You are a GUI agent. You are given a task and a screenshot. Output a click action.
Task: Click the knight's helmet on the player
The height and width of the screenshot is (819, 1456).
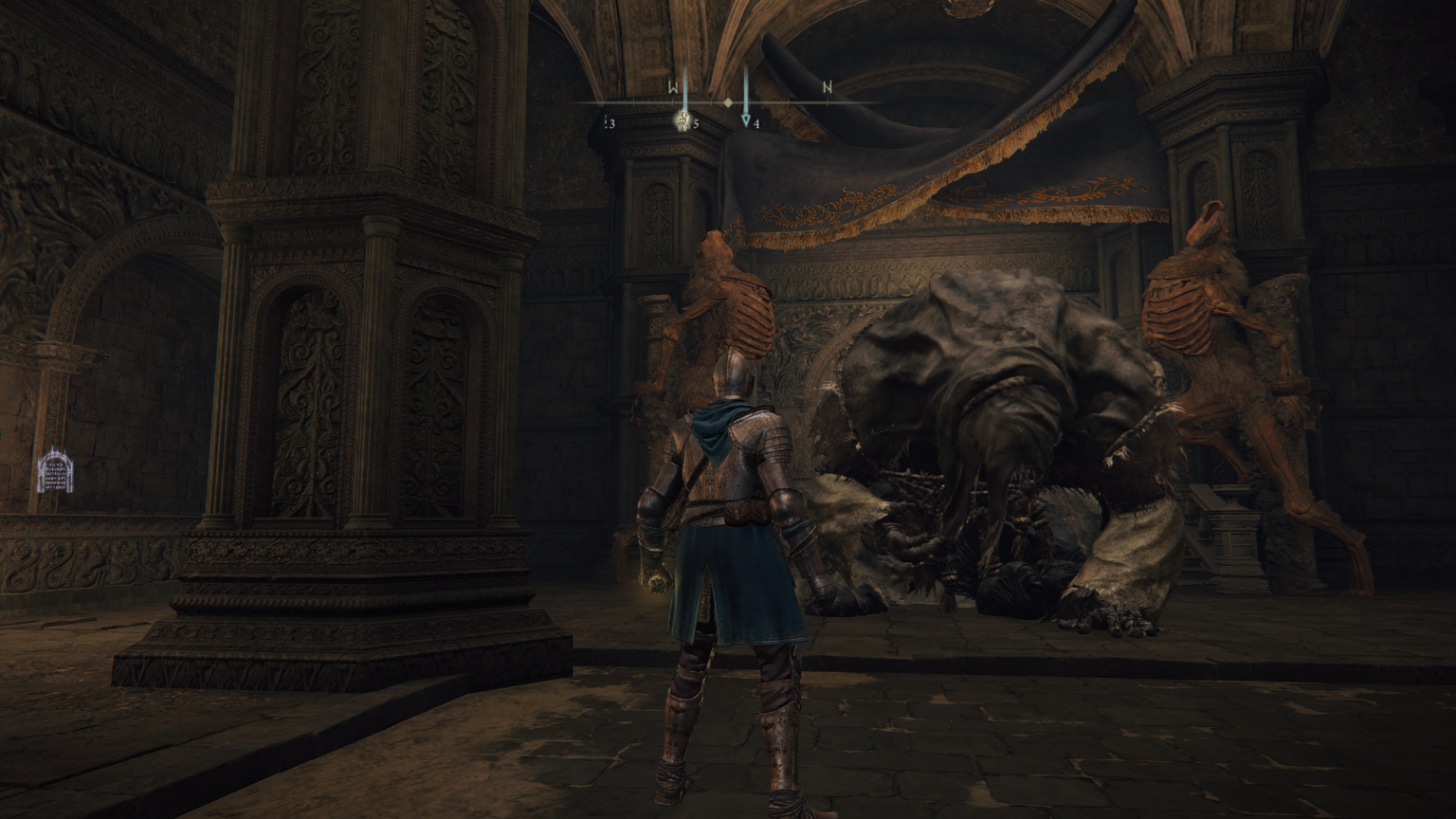[x=735, y=377]
